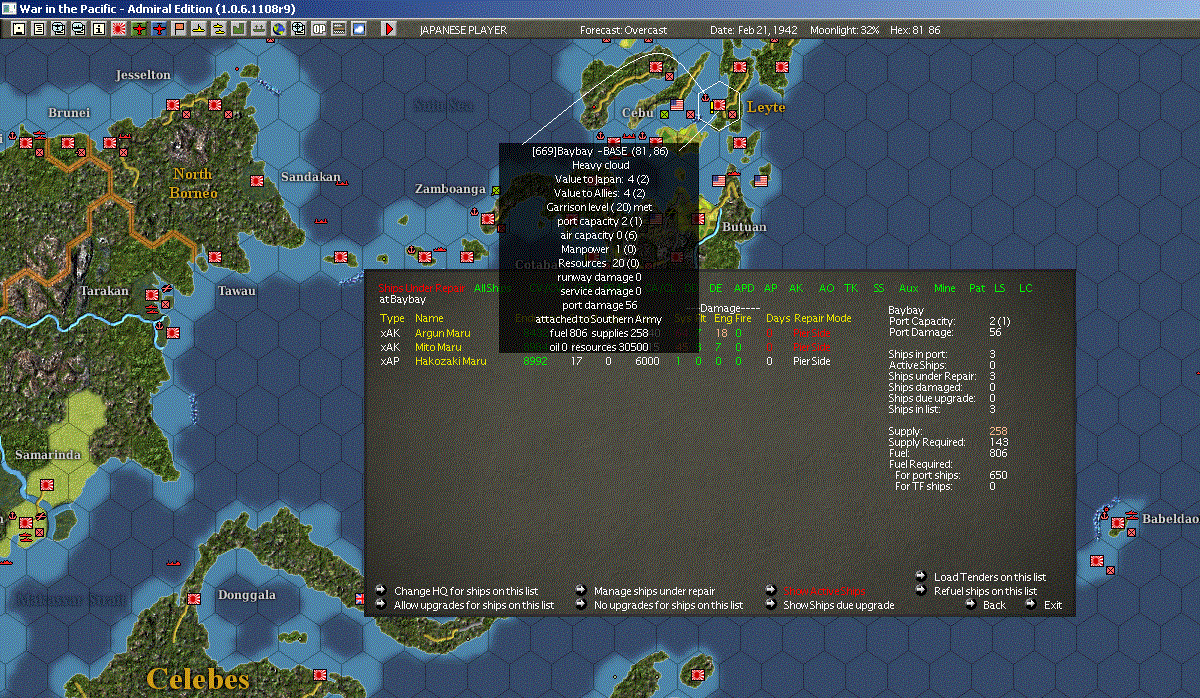Click the Japanese rising sun flag toolbar icon

tap(118, 29)
